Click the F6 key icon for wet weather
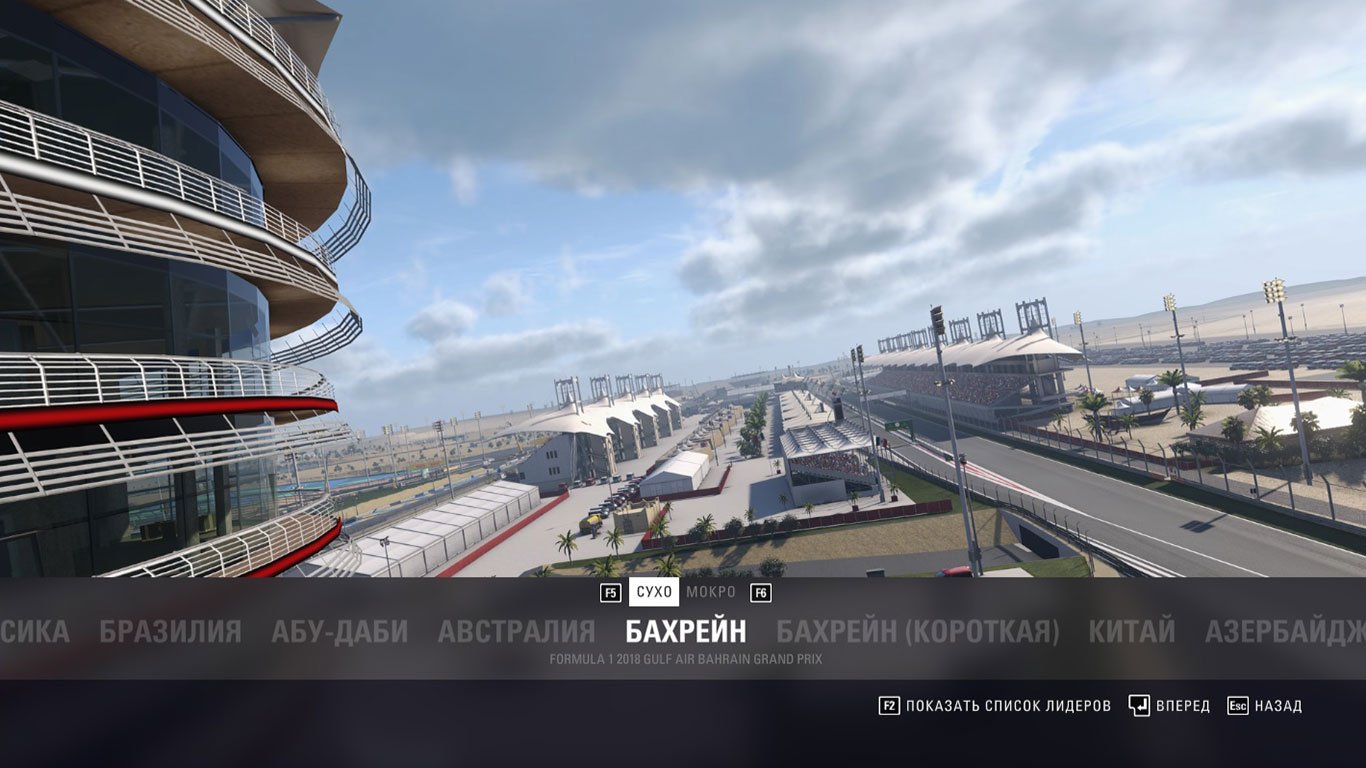 [x=762, y=592]
